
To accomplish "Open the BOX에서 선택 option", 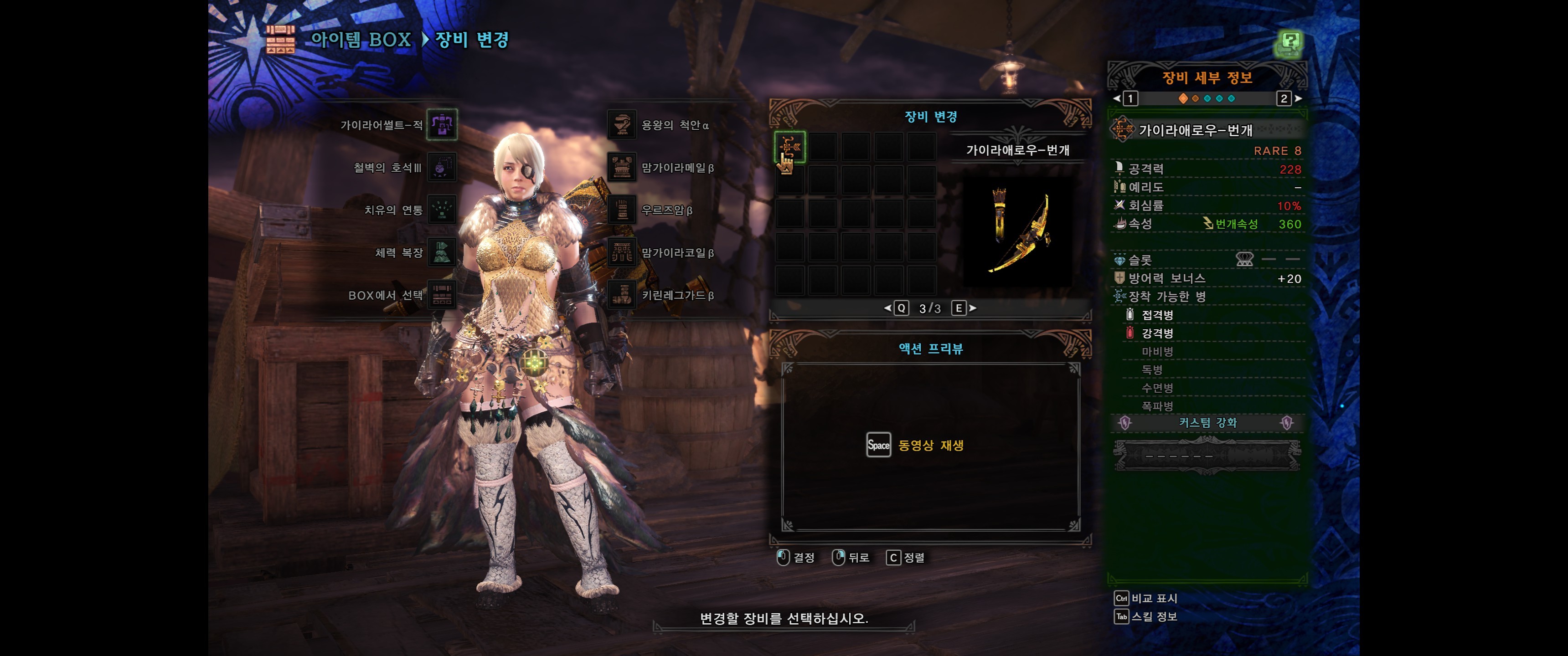I will click(442, 295).
